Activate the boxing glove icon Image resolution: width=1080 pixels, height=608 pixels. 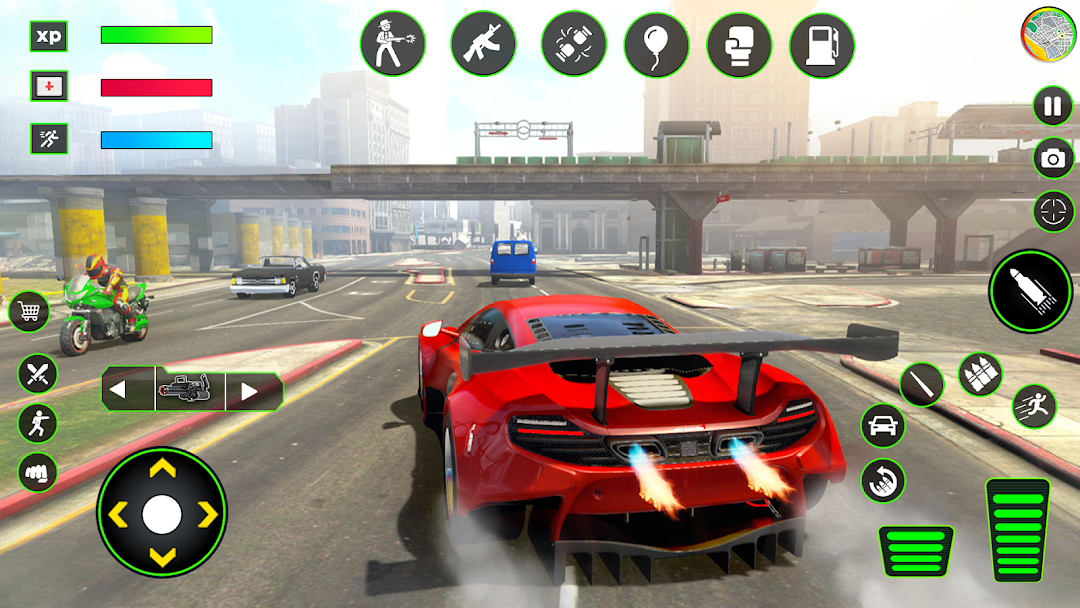pos(739,44)
